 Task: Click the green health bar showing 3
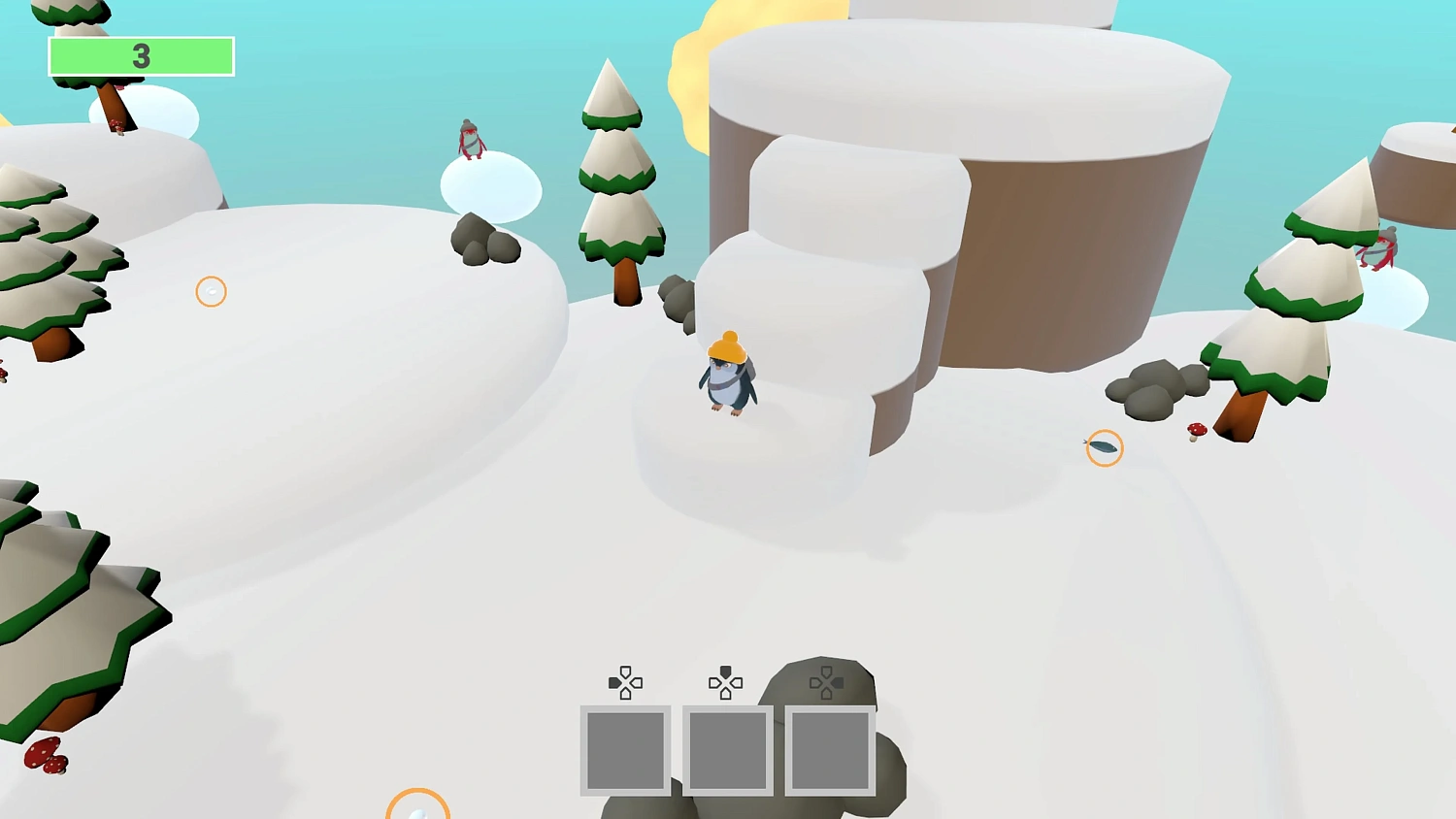click(x=142, y=56)
